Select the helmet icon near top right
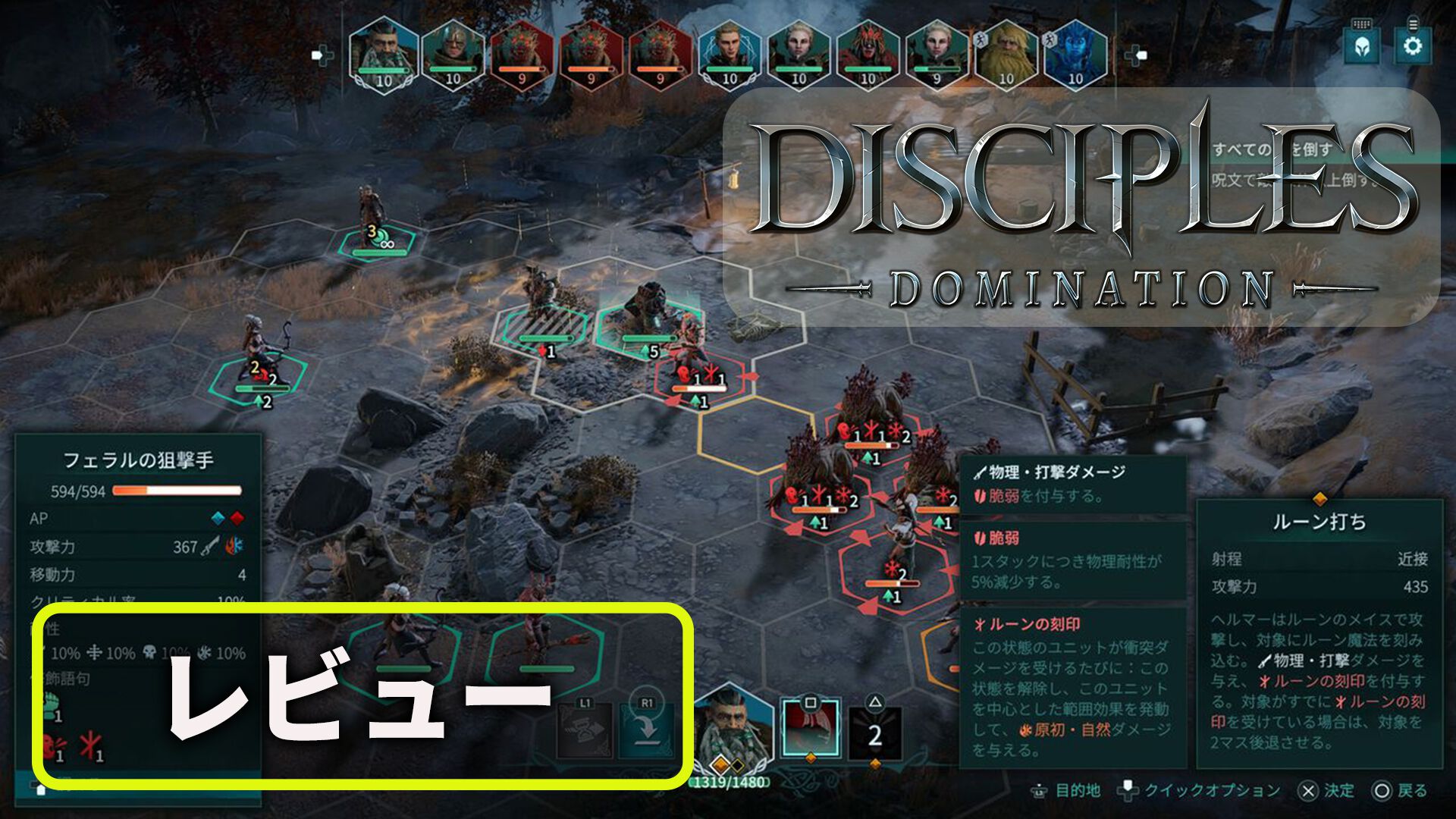Screen dimensions: 1456x819 point(1361,48)
